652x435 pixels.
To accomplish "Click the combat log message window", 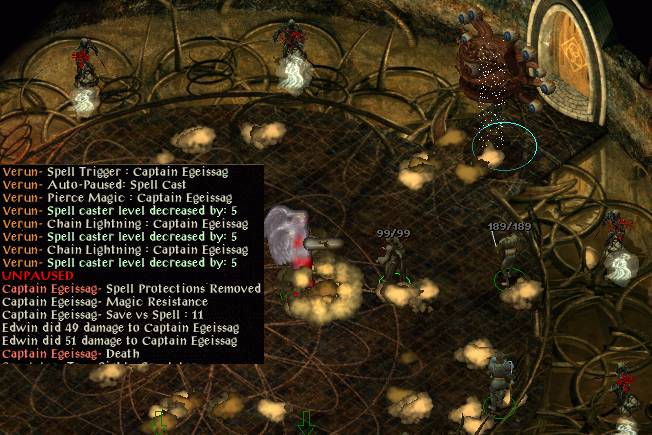I will pos(131,264).
